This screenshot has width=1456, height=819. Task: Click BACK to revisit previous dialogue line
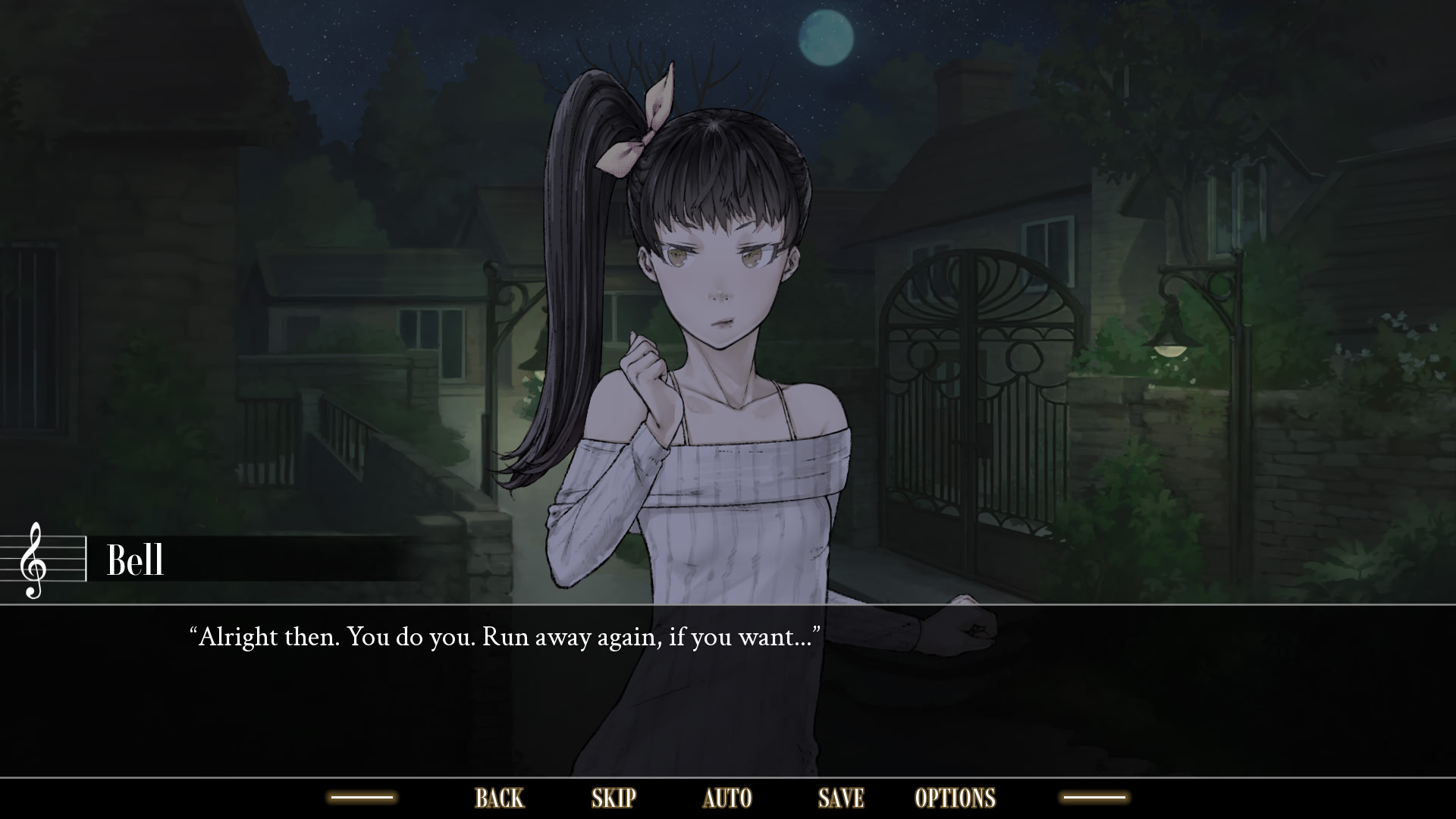click(x=498, y=798)
